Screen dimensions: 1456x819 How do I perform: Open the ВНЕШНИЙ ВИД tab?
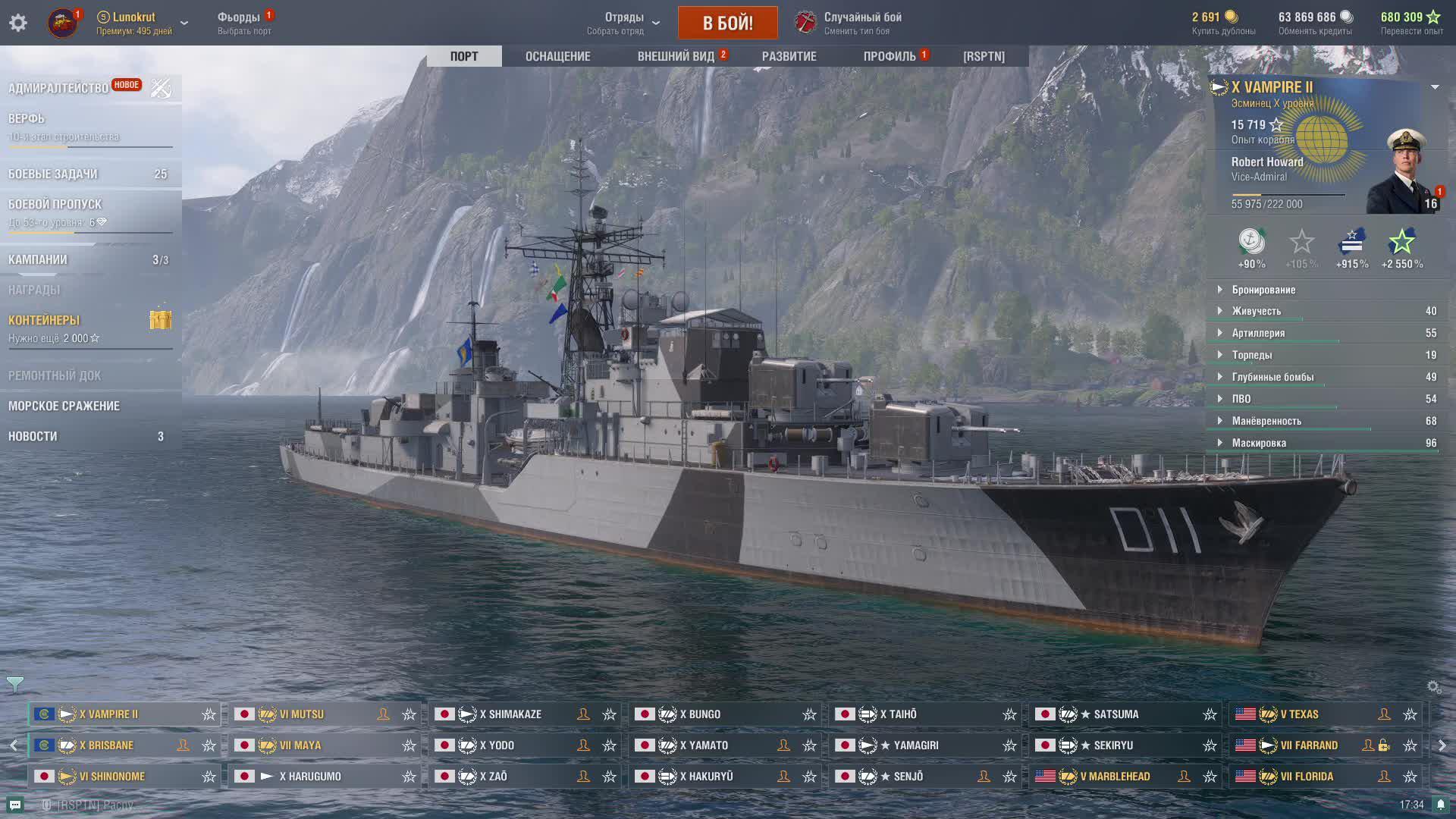click(x=676, y=56)
